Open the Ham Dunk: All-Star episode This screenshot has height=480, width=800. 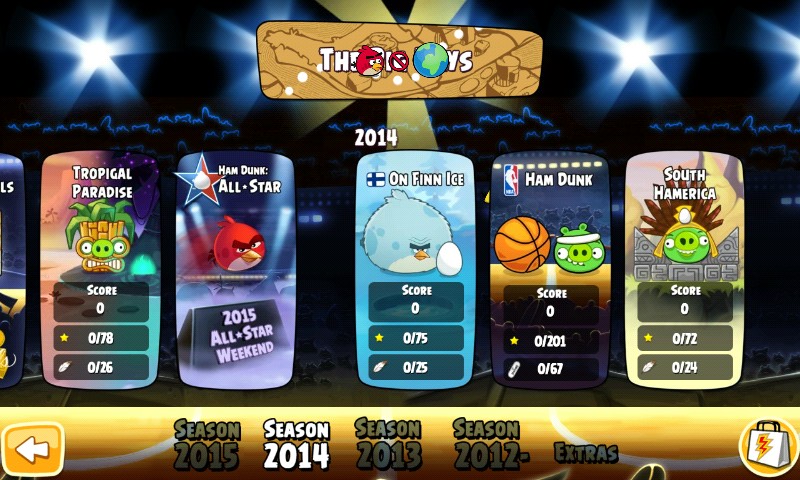click(235, 270)
